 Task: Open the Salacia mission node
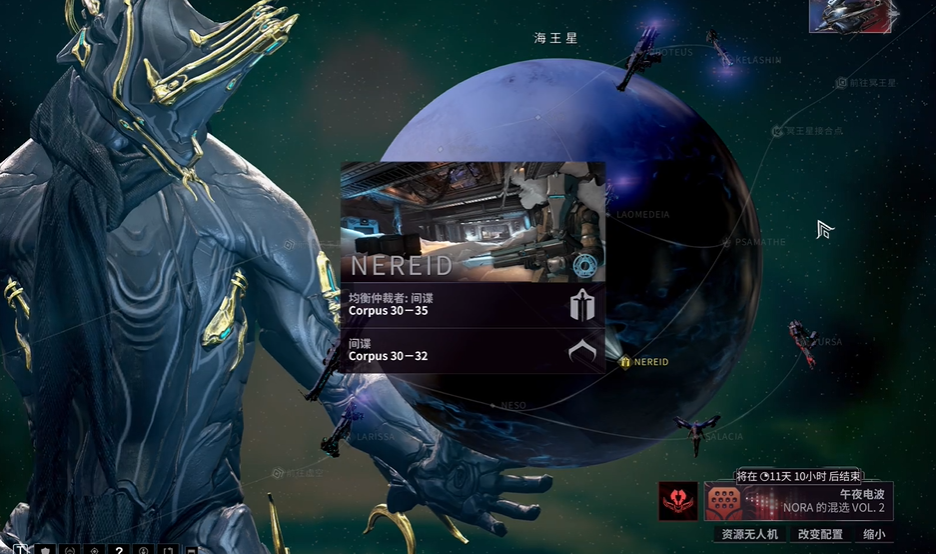pyautogui.click(x=718, y=436)
